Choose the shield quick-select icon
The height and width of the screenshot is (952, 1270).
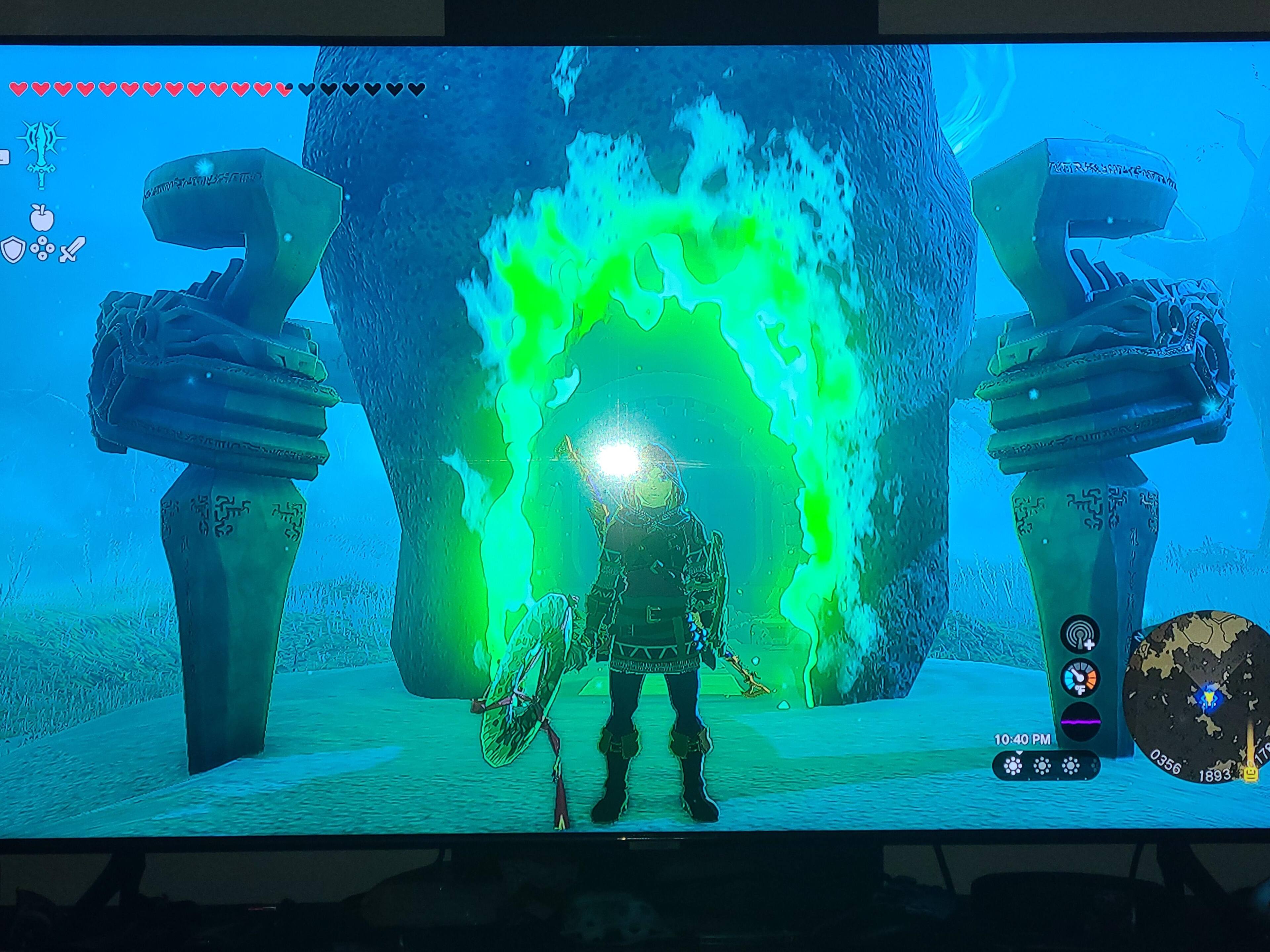click(12, 250)
